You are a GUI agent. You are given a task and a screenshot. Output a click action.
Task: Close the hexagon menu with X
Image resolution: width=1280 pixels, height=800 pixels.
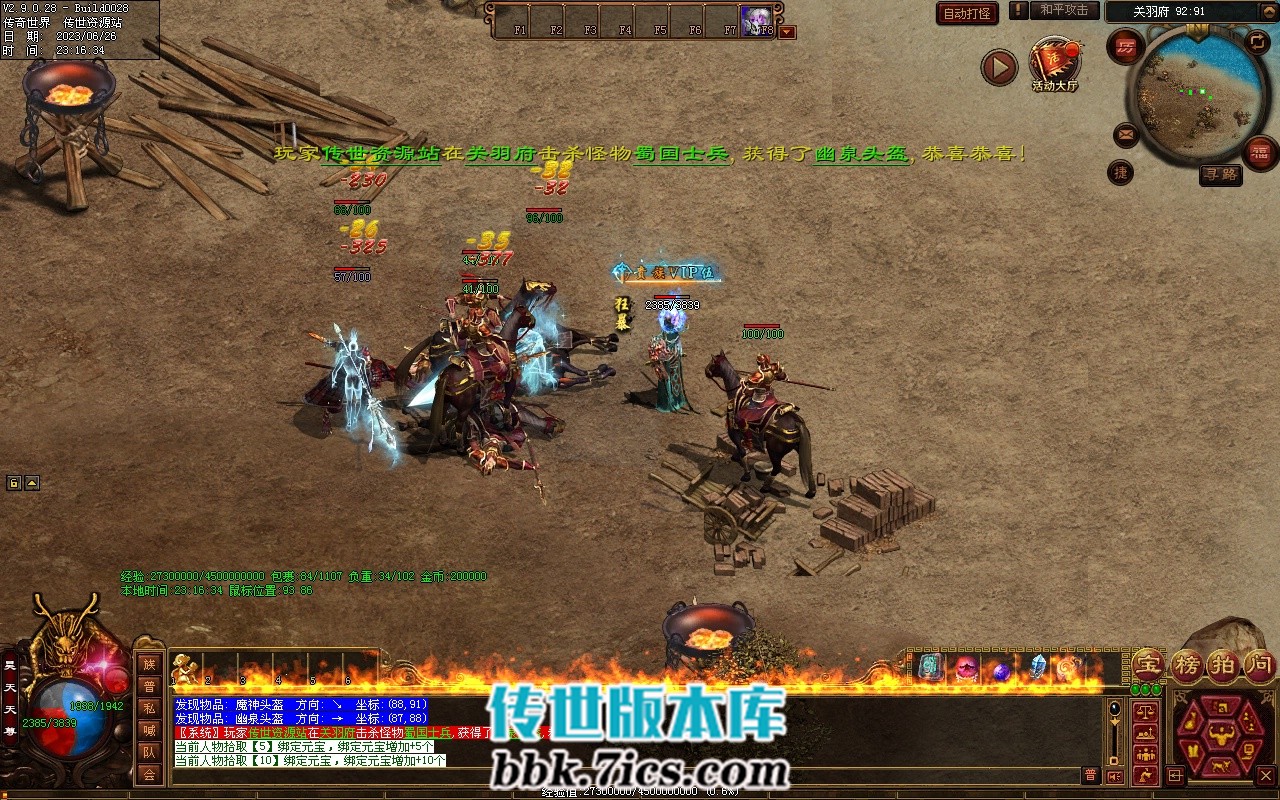tap(1266, 775)
